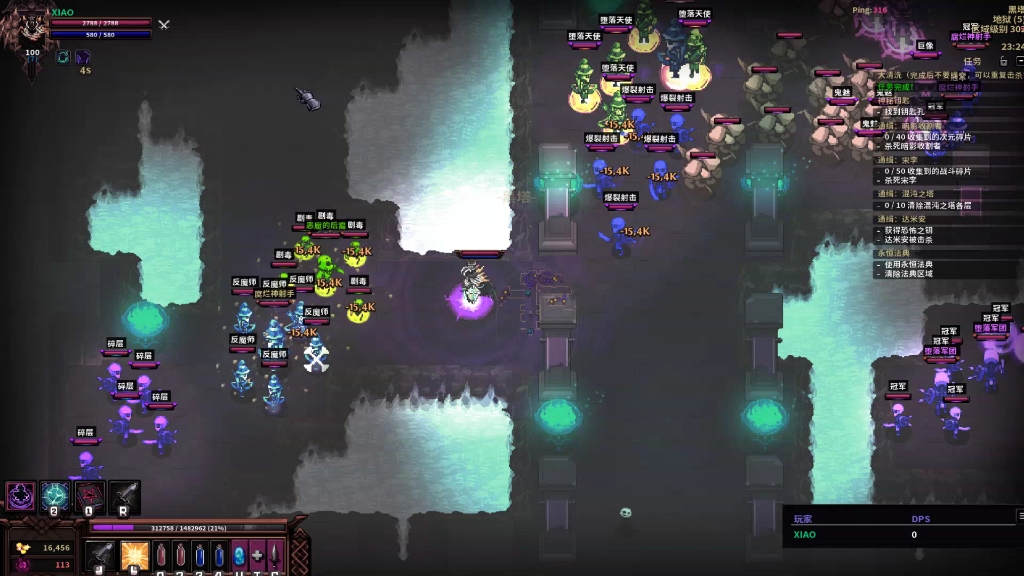Click the purple buff icon with 4s timer

pos(83,57)
